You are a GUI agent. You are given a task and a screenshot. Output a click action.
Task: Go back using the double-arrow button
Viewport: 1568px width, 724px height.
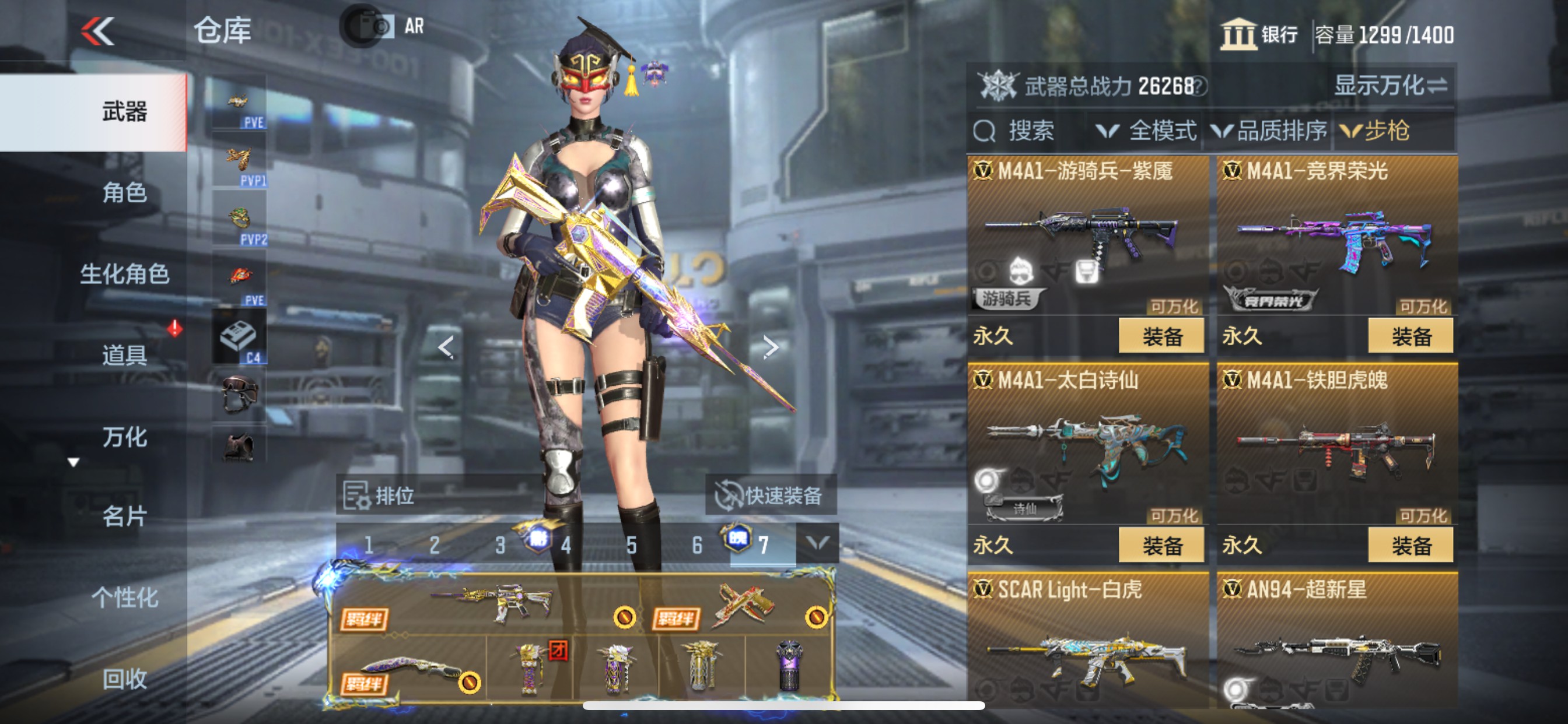pyautogui.click(x=97, y=30)
